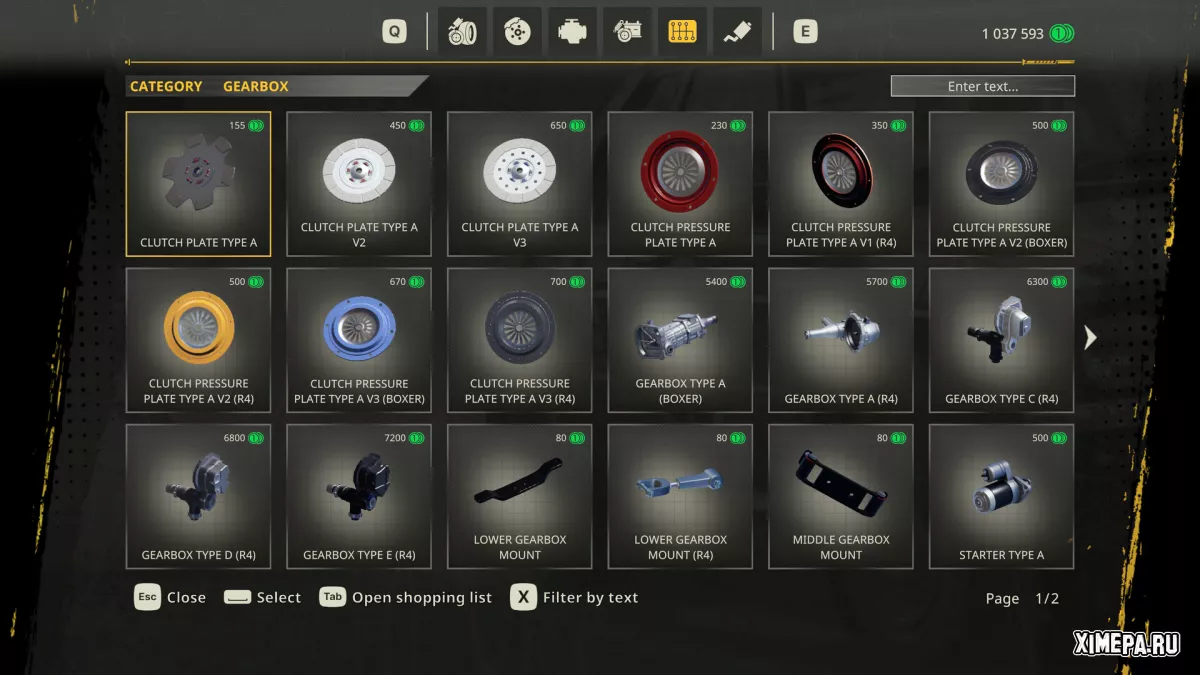Choose Gearbox Type C (R4)
Image resolution: width=1200 pixels, height=675 pixels.
pyautogui.click(x=1001, y=340)
